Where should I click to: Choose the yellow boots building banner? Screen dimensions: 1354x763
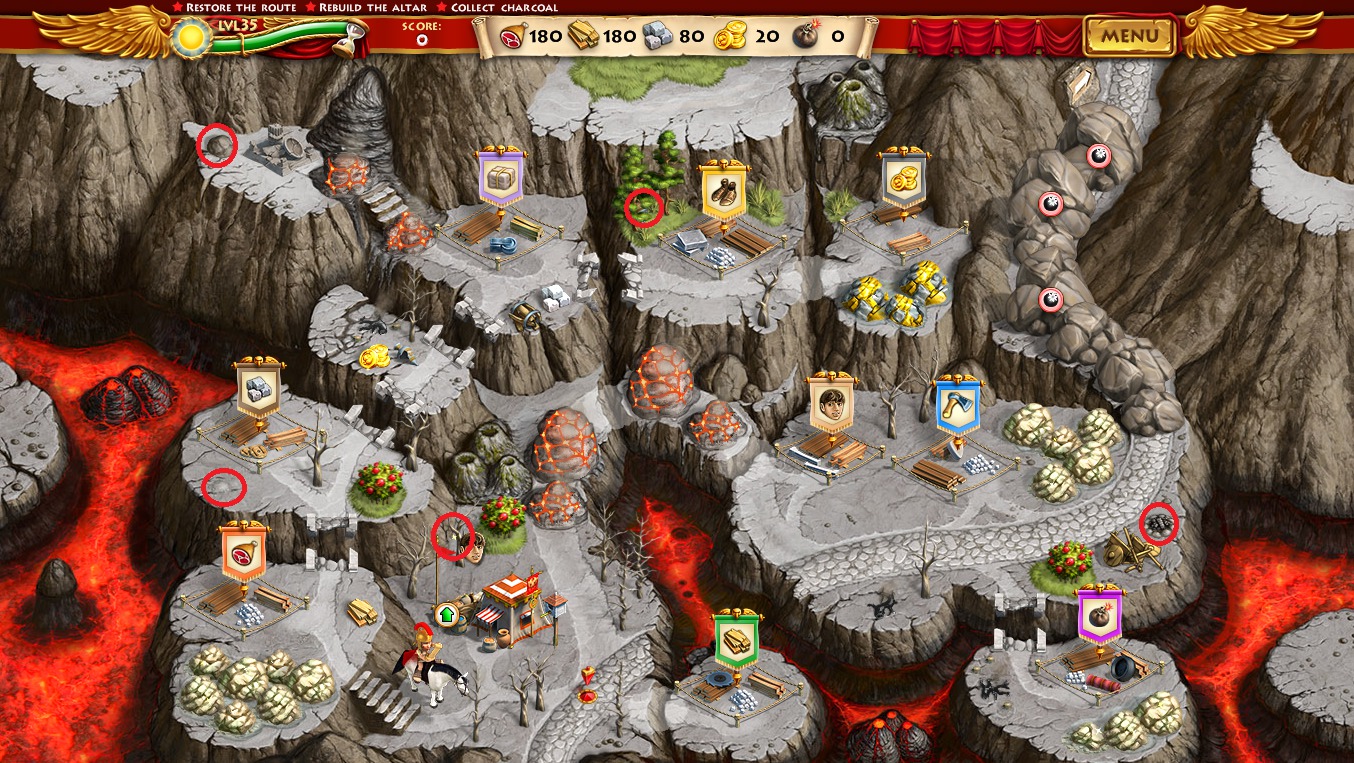[x=724, y=190]
